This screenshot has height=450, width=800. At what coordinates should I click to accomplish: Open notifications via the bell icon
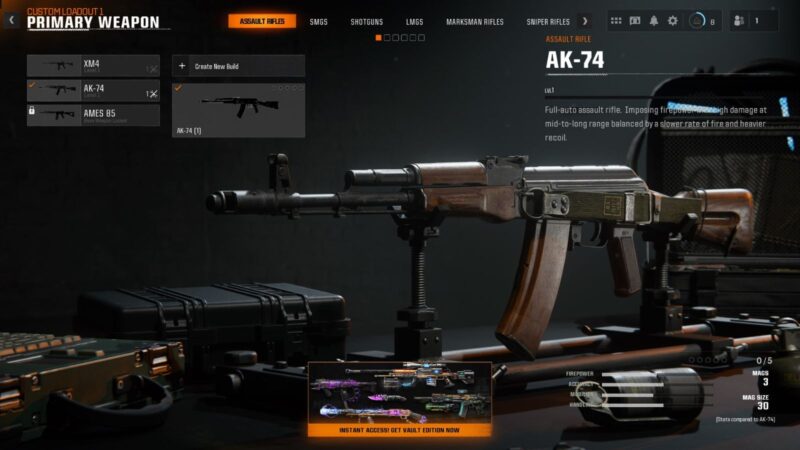point(654,21)
